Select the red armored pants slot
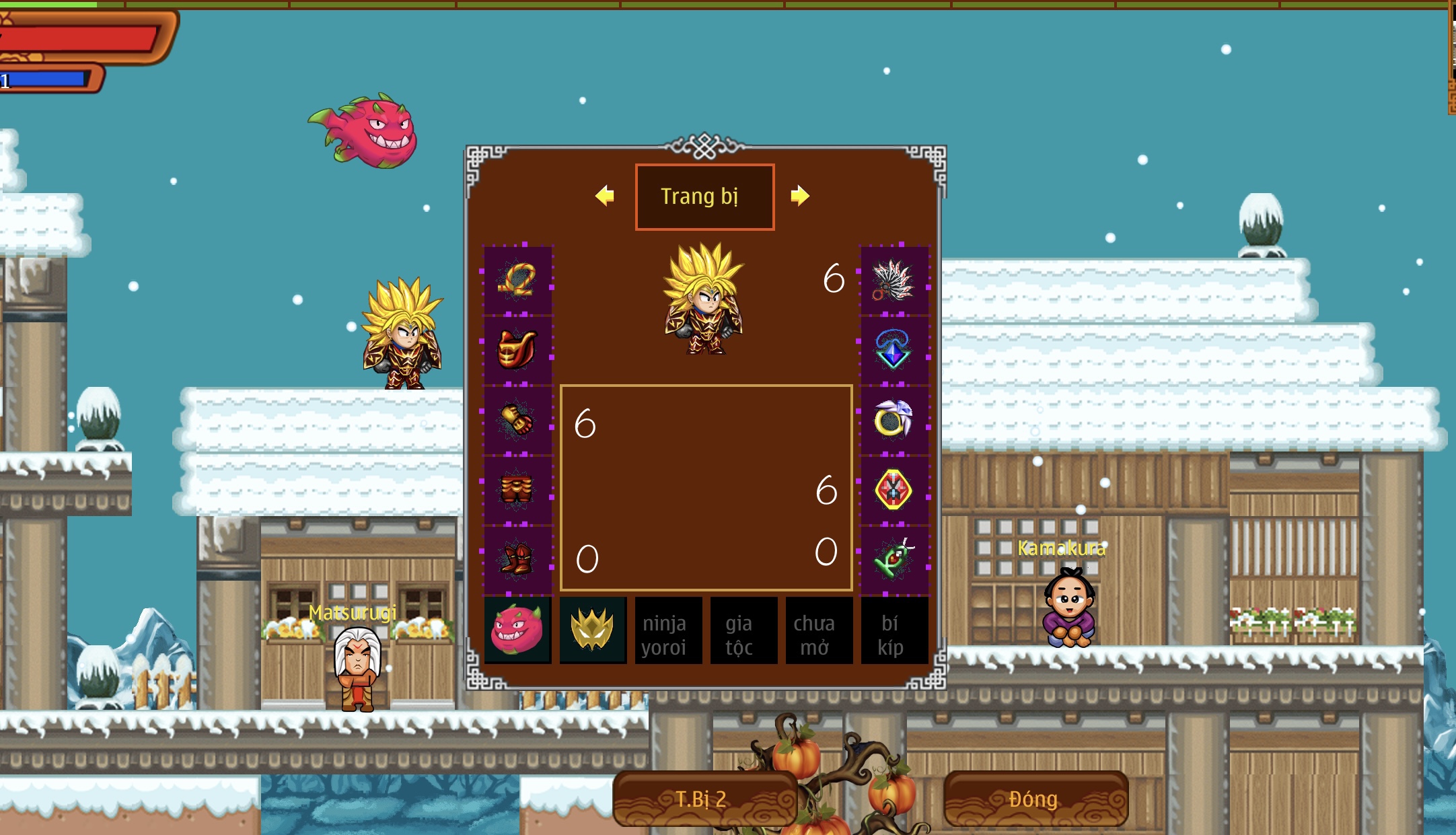Image resolution: width=1456 pixels, height=835 pixels. pos(517,490)
